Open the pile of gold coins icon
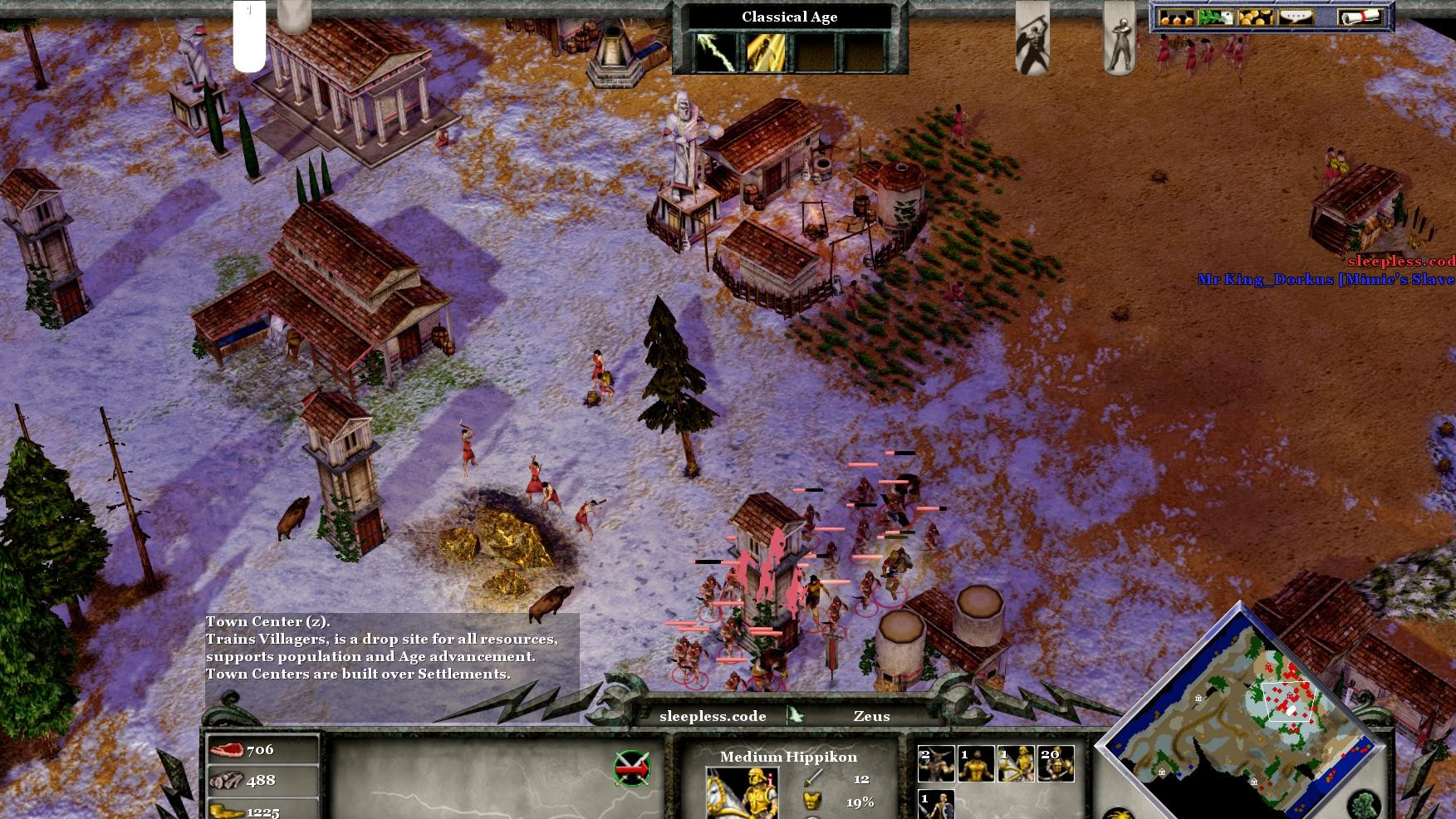Image resolution: width=1456 pixels, height=819 pixels. point(1254,17)
